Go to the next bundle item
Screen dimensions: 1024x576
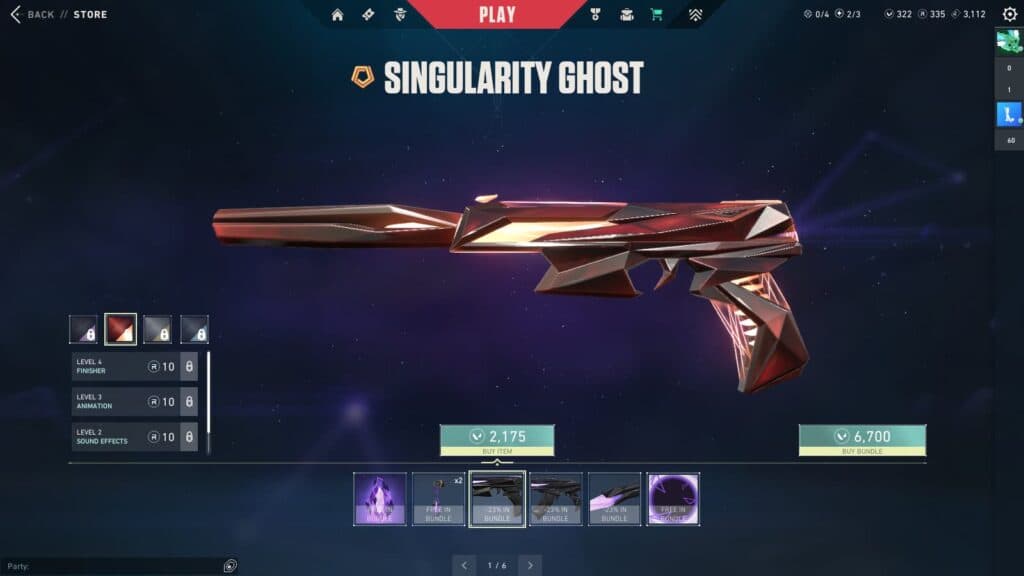click(530, 565)
